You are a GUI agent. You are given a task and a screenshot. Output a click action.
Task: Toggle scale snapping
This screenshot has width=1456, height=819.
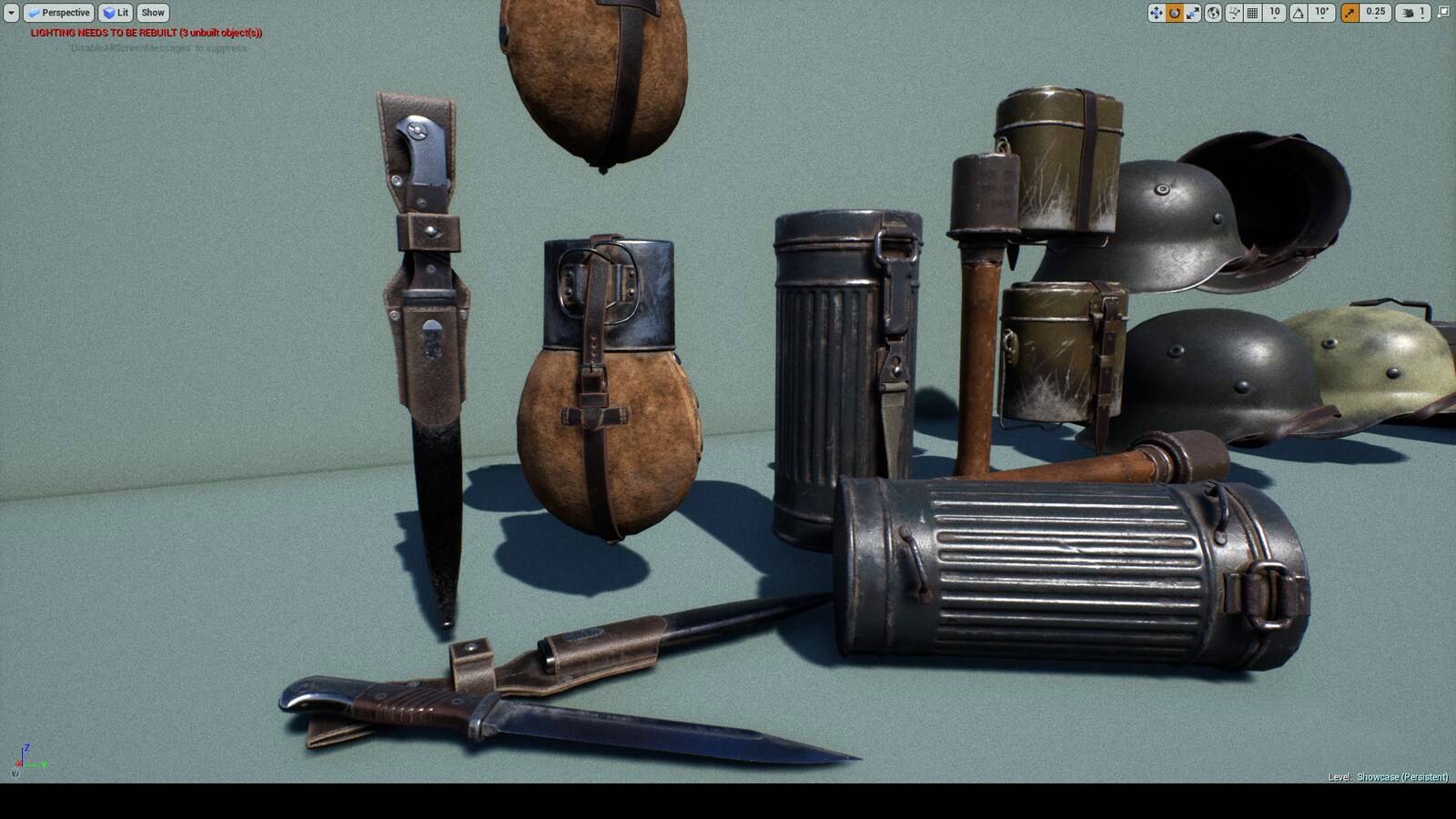(1348, 13)
